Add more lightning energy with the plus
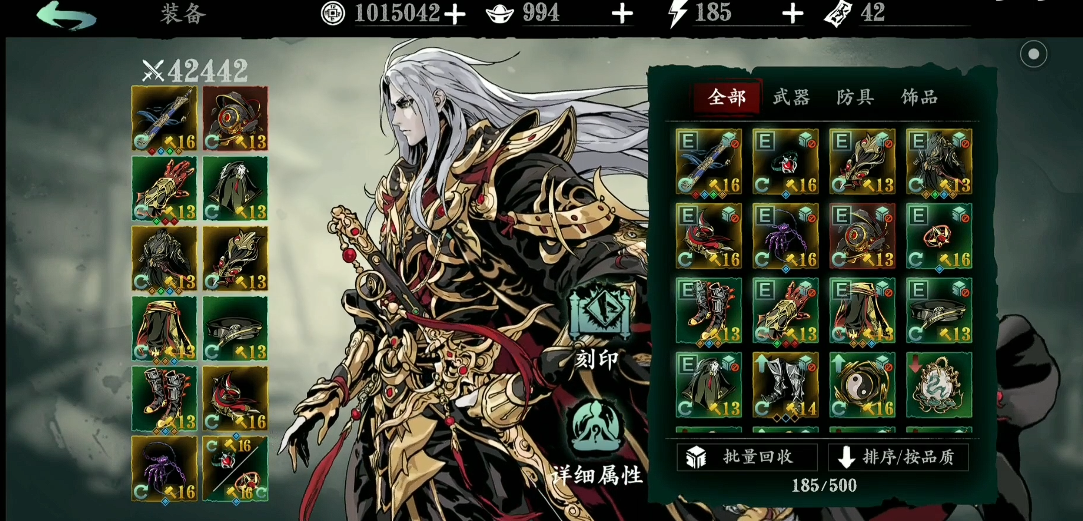1083x521 pixels. tap(792, 13)
